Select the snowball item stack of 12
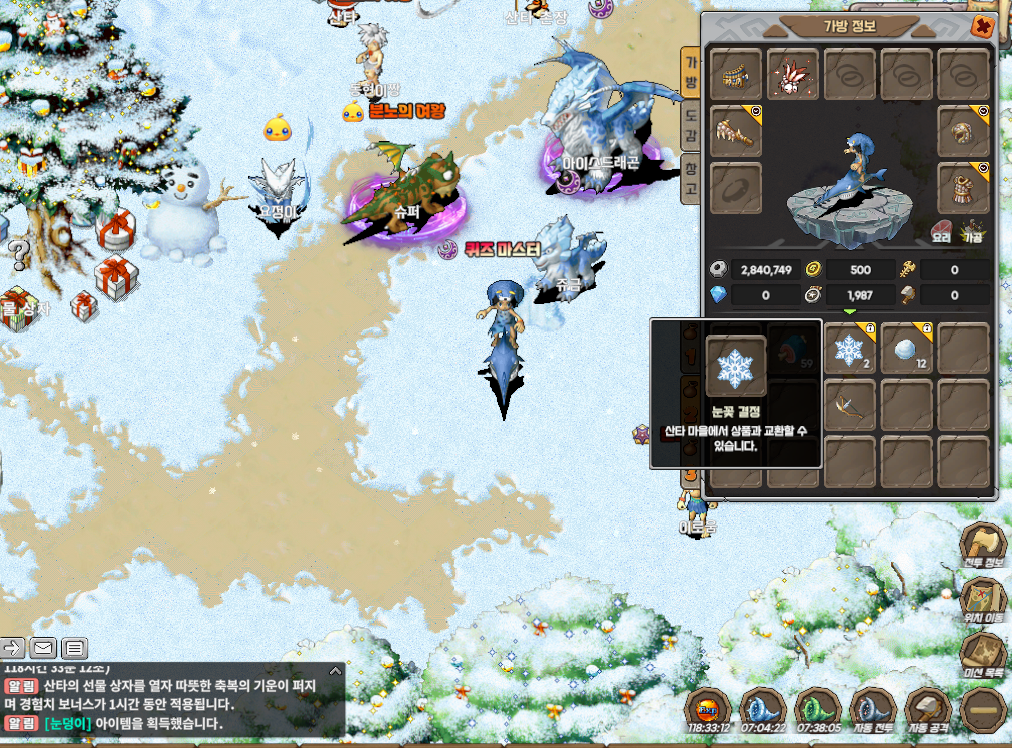The image size is (1012, 748). click(906, 349)
